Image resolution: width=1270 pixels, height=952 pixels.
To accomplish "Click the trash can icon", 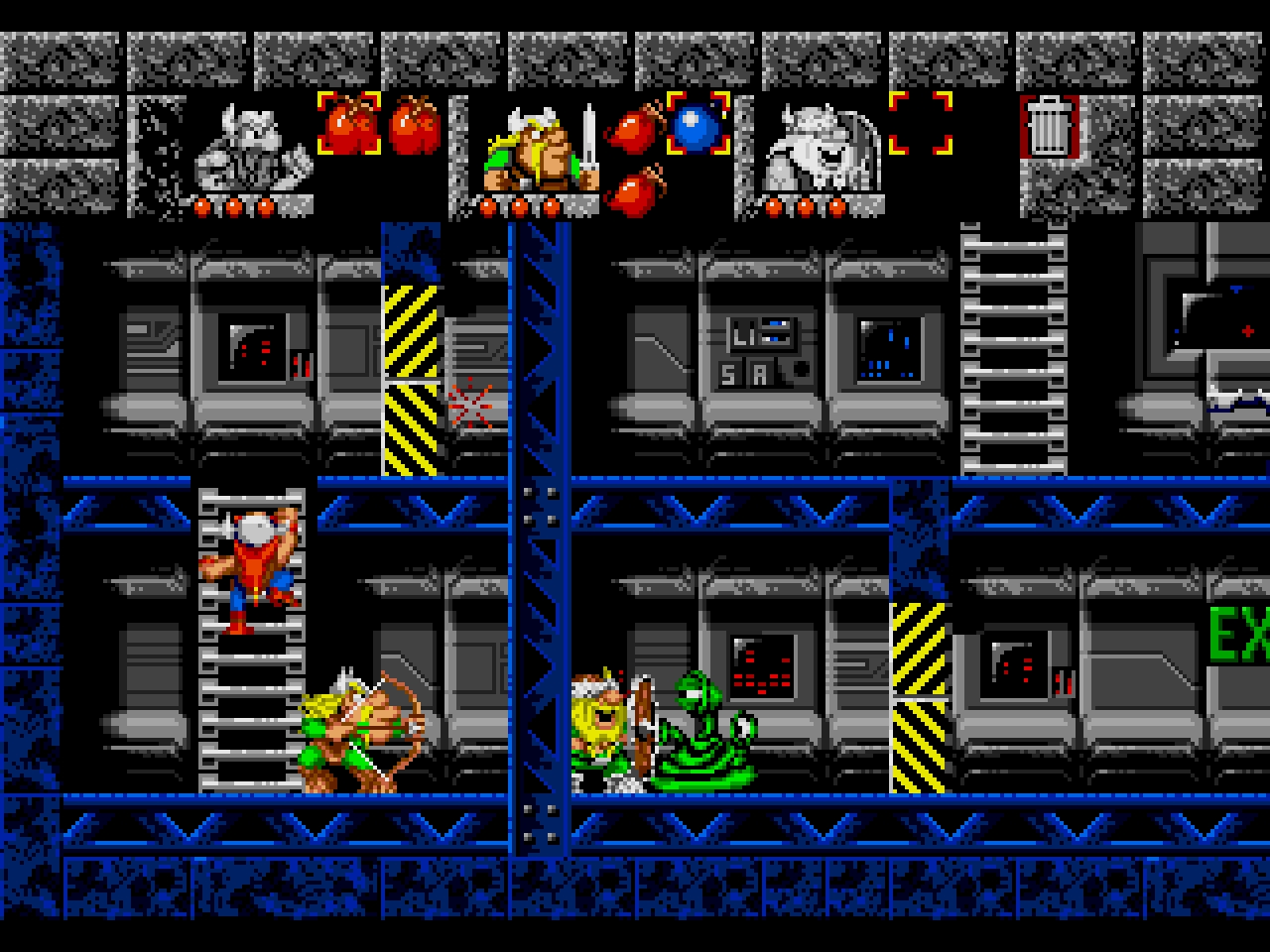I will coord(1047,126).
